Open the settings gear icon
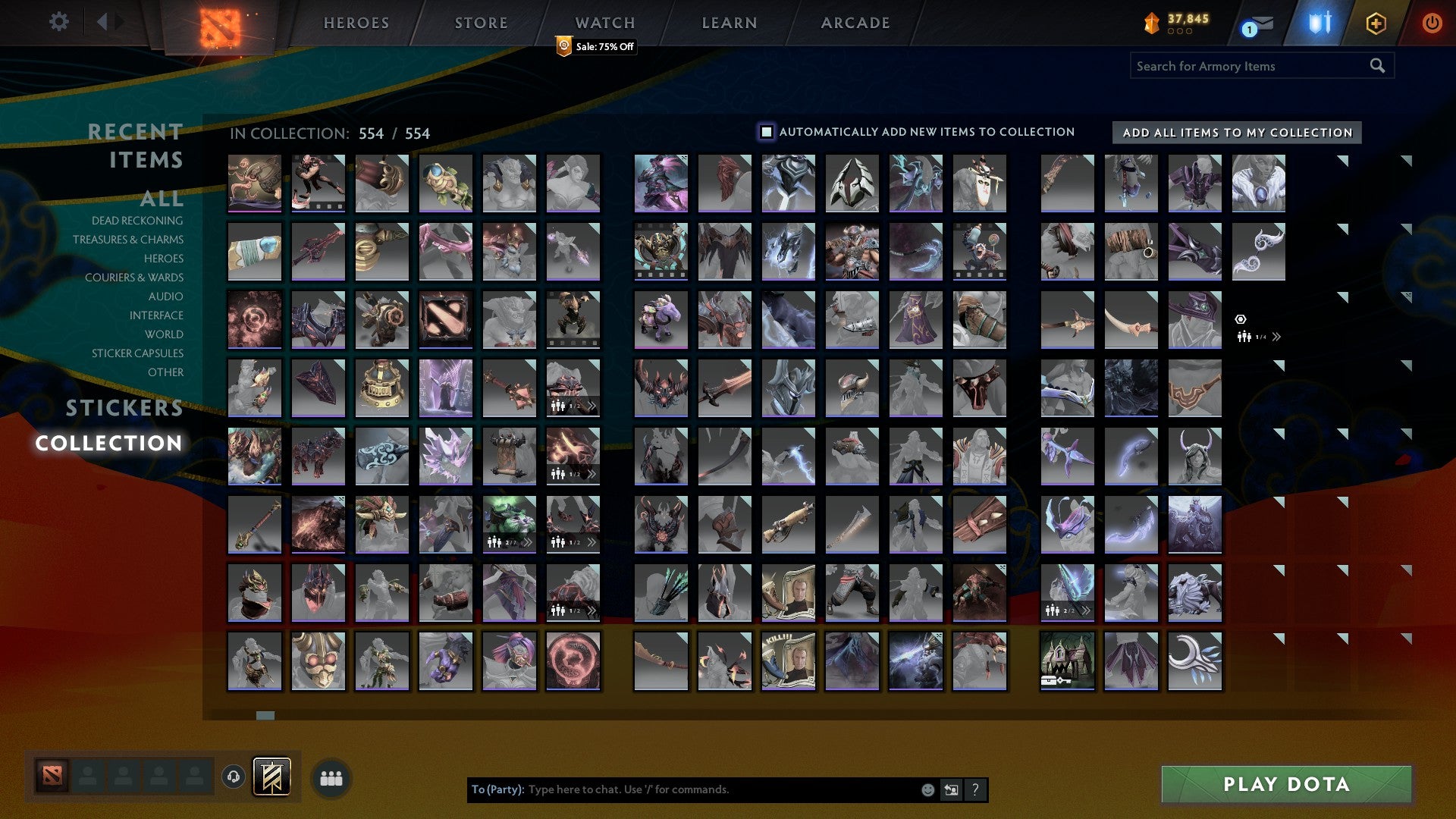The width and height of the screenshot is (1456, 819). [x=58, y=22]
